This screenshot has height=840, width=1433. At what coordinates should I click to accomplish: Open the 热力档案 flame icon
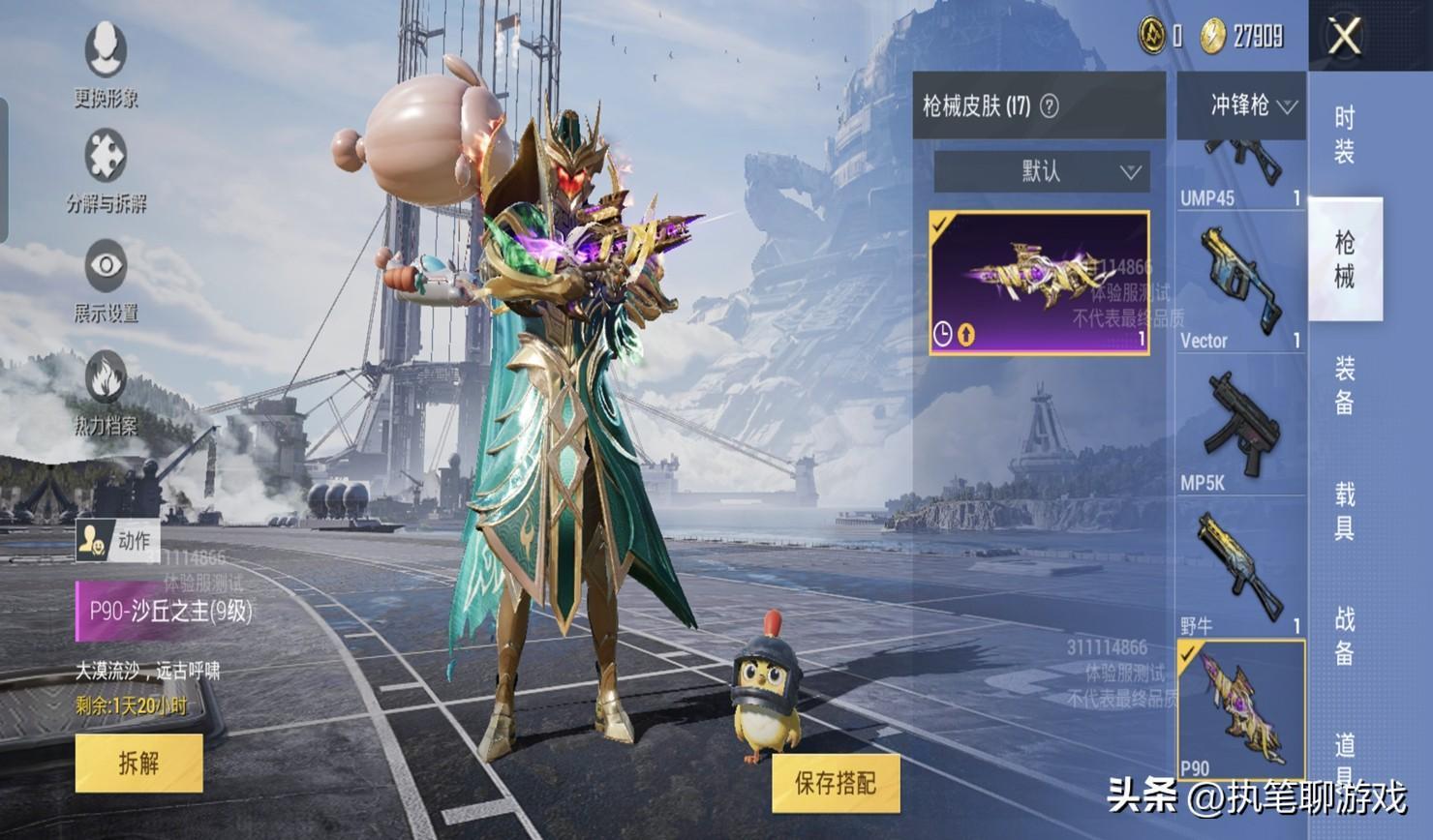tap(106, 390)
